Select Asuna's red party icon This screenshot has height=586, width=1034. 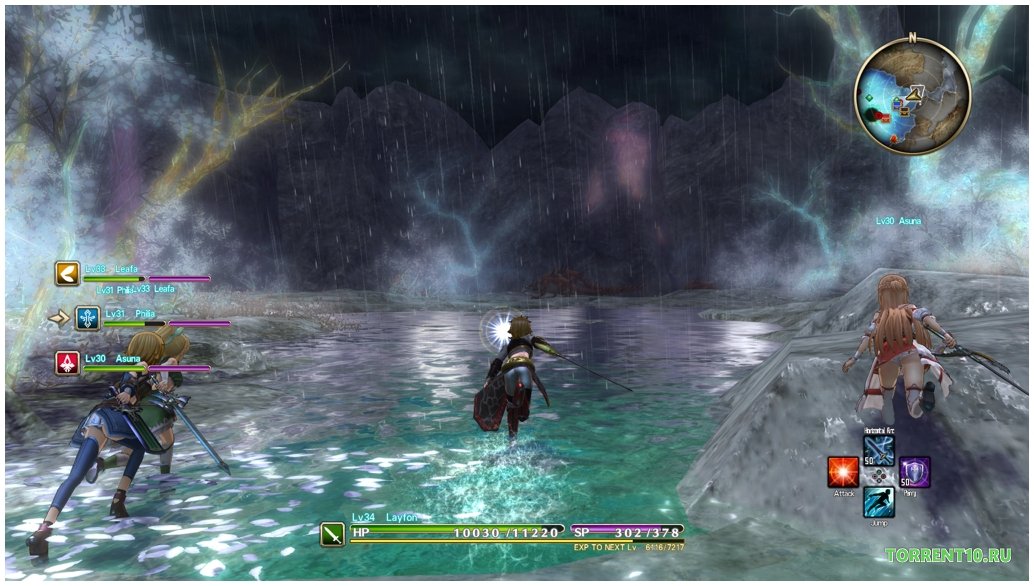[67, 363]
